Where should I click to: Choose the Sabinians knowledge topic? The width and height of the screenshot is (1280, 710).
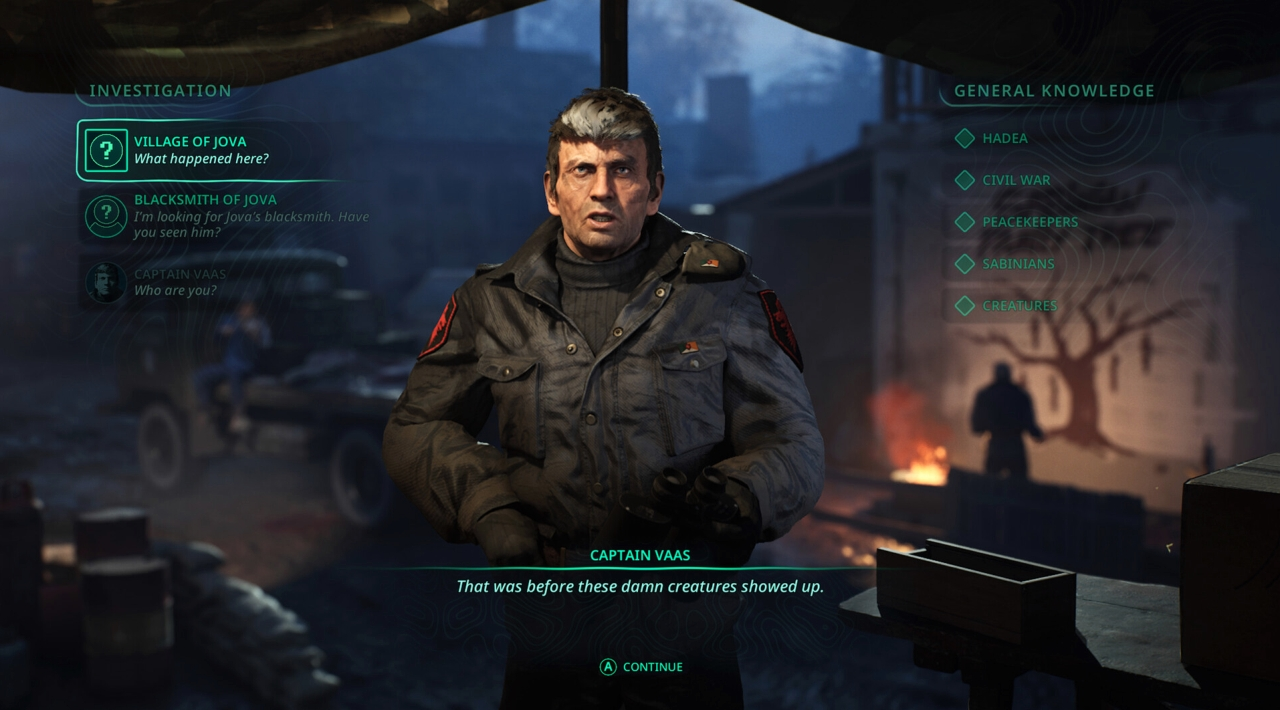pyautogui.click(x=1017, y=264)
